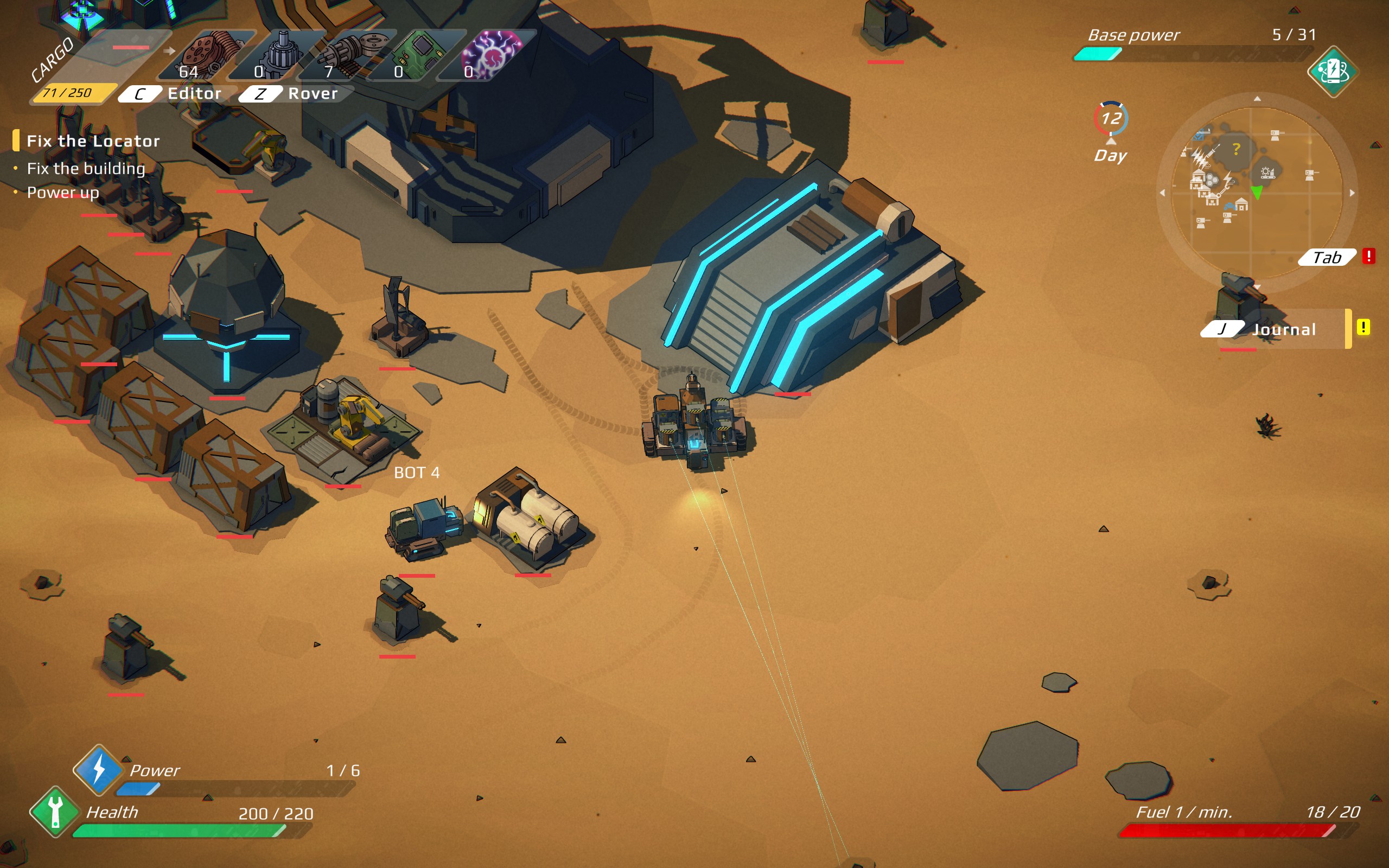
Task: Open the Journal
Action: click(1283, 329)
